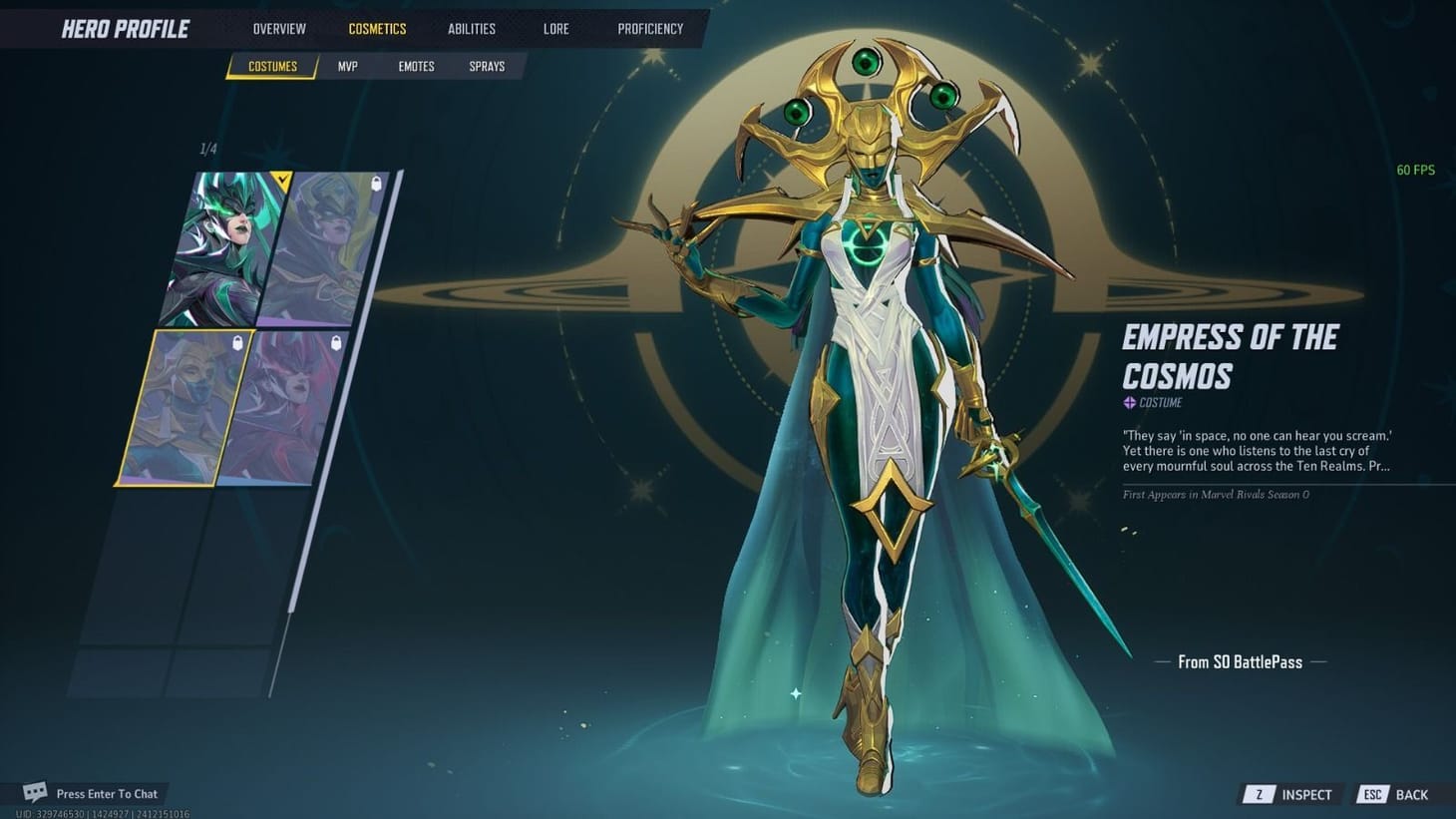Switch to the MVP sub-tab
Image resolution: width=1456 pixels, height=819 pixels.
point(347,66)
